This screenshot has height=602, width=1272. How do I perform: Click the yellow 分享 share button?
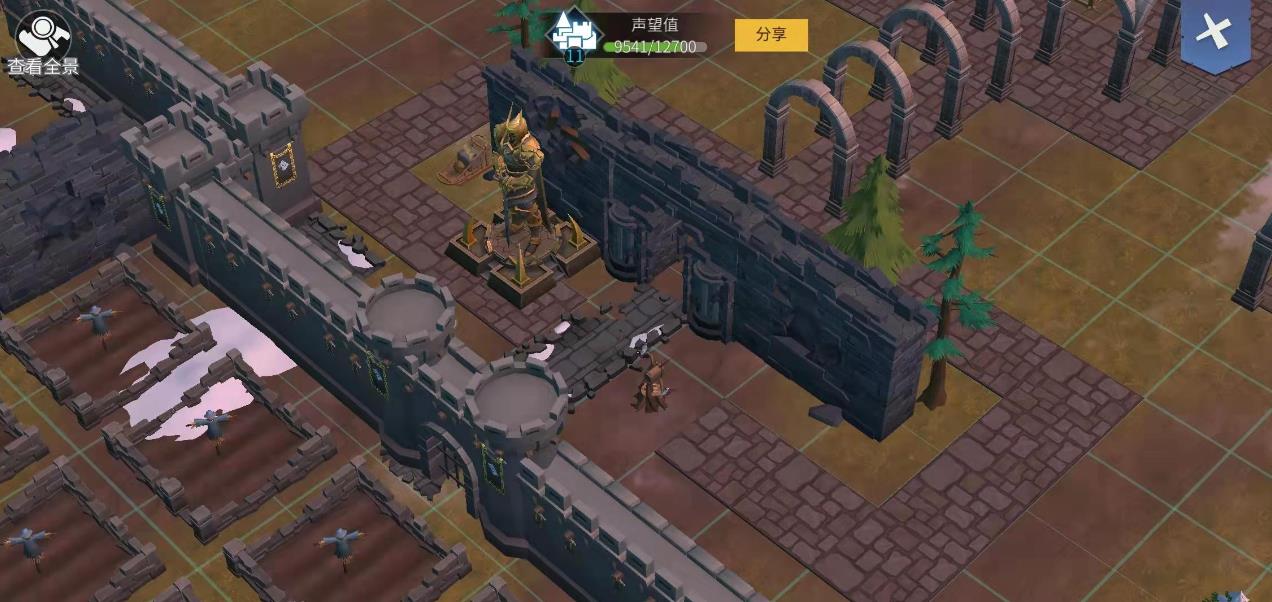(x=770, y=35)
